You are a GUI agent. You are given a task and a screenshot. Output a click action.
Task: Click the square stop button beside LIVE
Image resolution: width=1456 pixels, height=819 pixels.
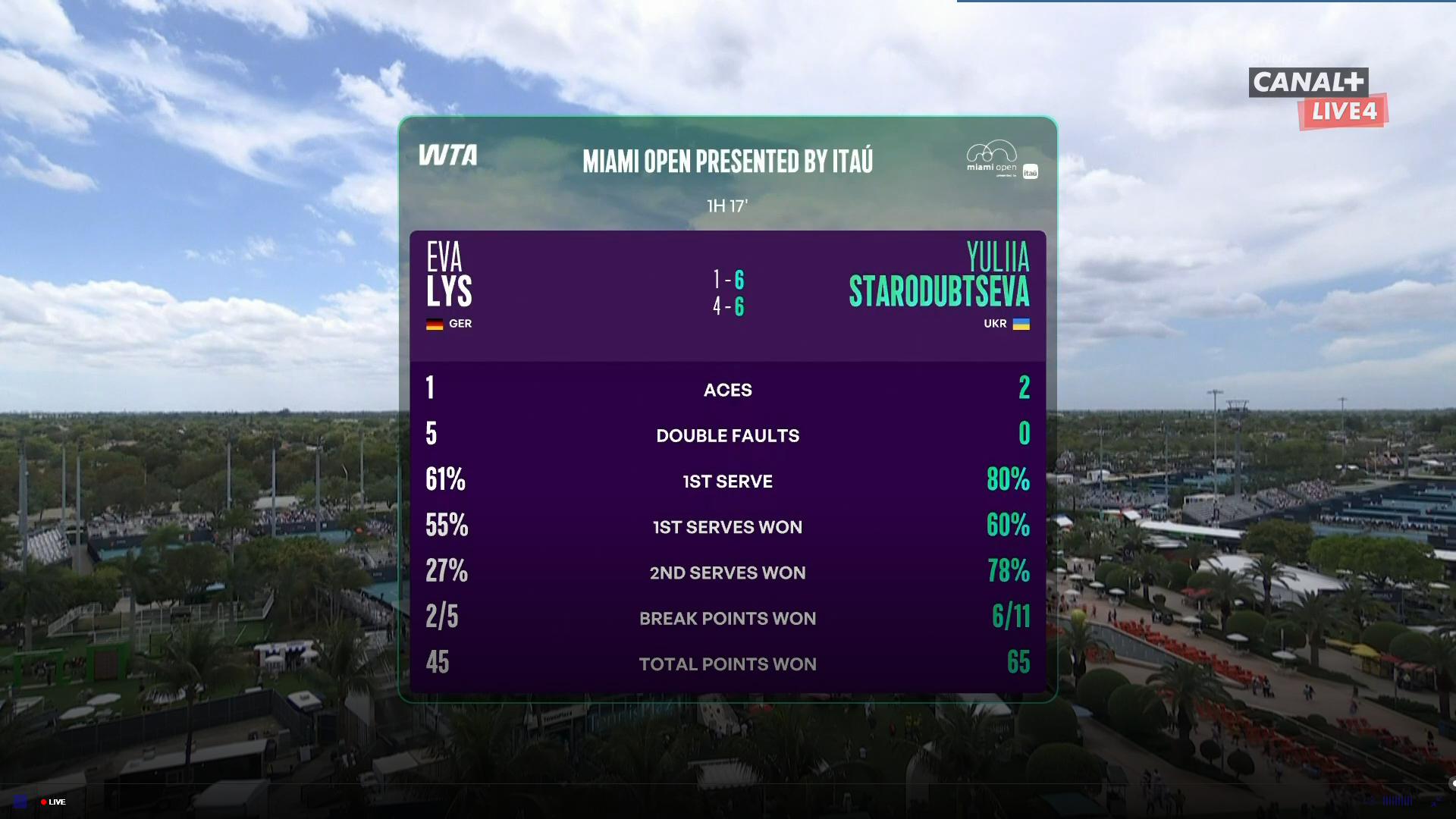click(20, 802)
